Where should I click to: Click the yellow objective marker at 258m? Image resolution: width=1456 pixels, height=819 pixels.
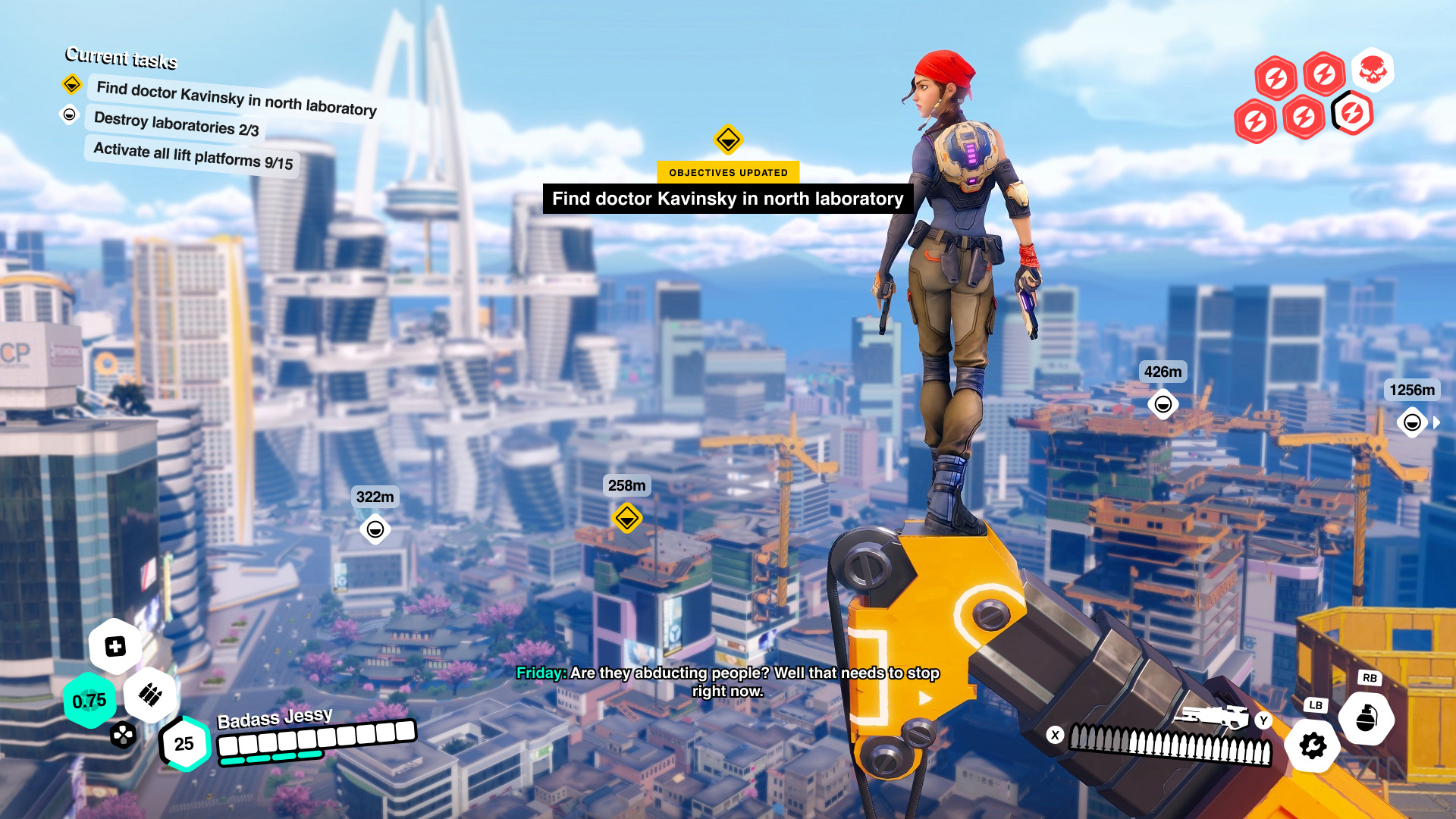(627, 519)
